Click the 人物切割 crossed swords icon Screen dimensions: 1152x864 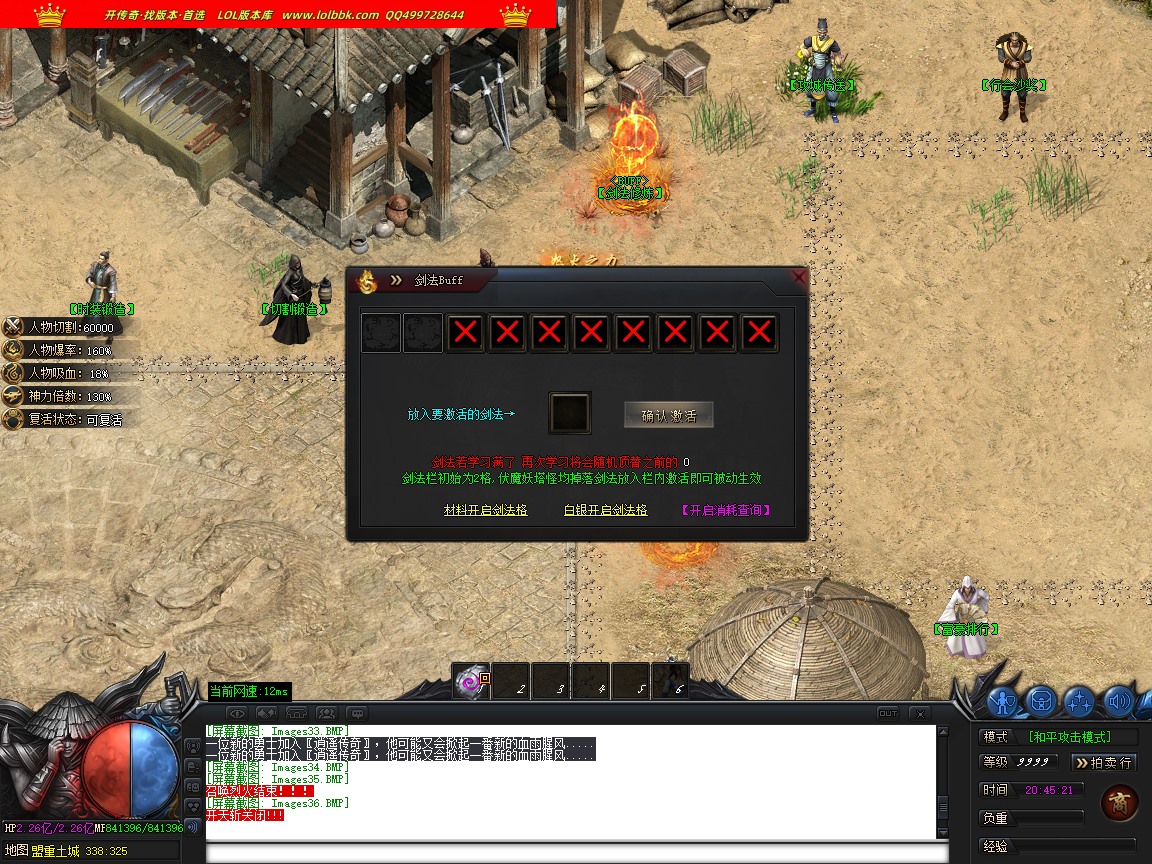point(13,327)
